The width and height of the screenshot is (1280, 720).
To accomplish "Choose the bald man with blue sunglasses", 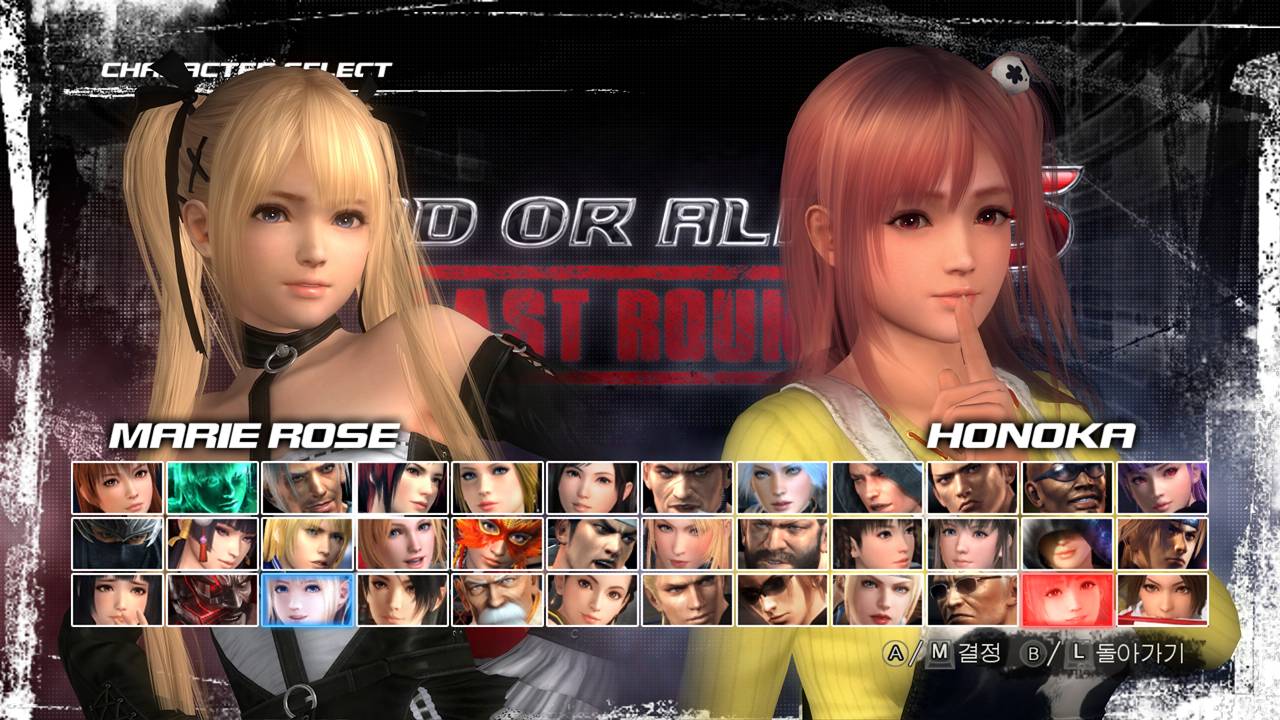I will [1067, 487].
